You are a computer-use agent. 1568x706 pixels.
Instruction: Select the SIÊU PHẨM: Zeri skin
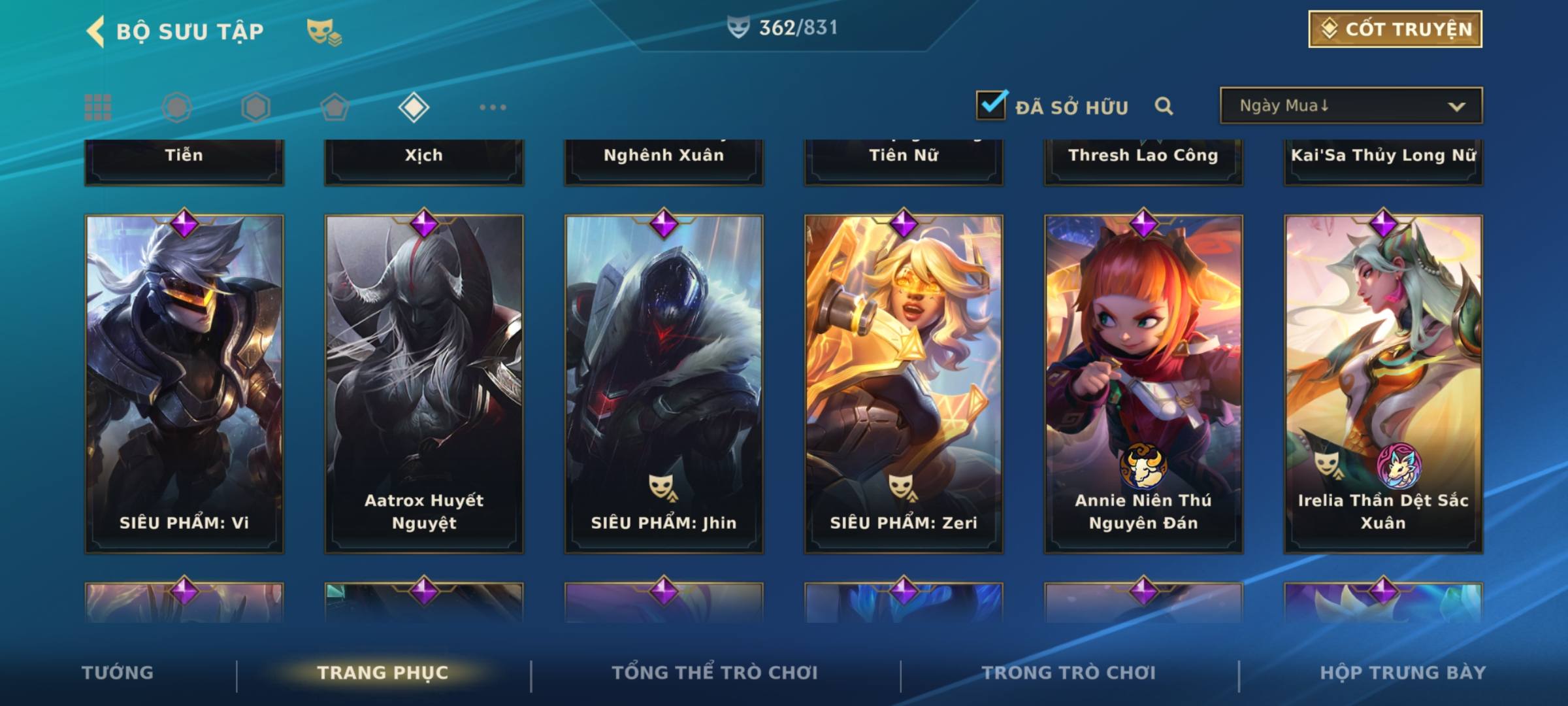click(904, 384)
